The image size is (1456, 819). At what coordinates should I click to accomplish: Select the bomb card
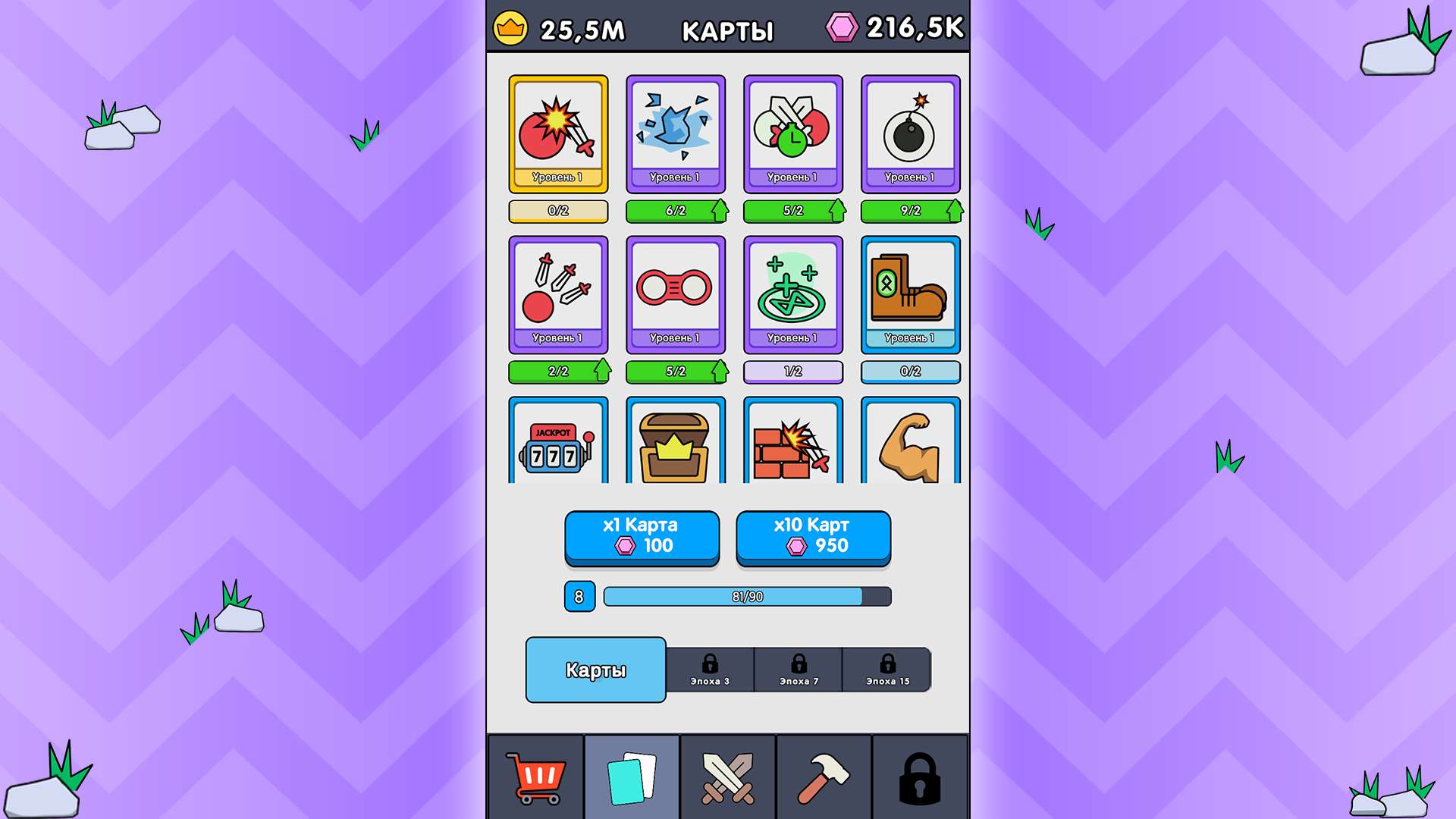[x=910, y=133]
